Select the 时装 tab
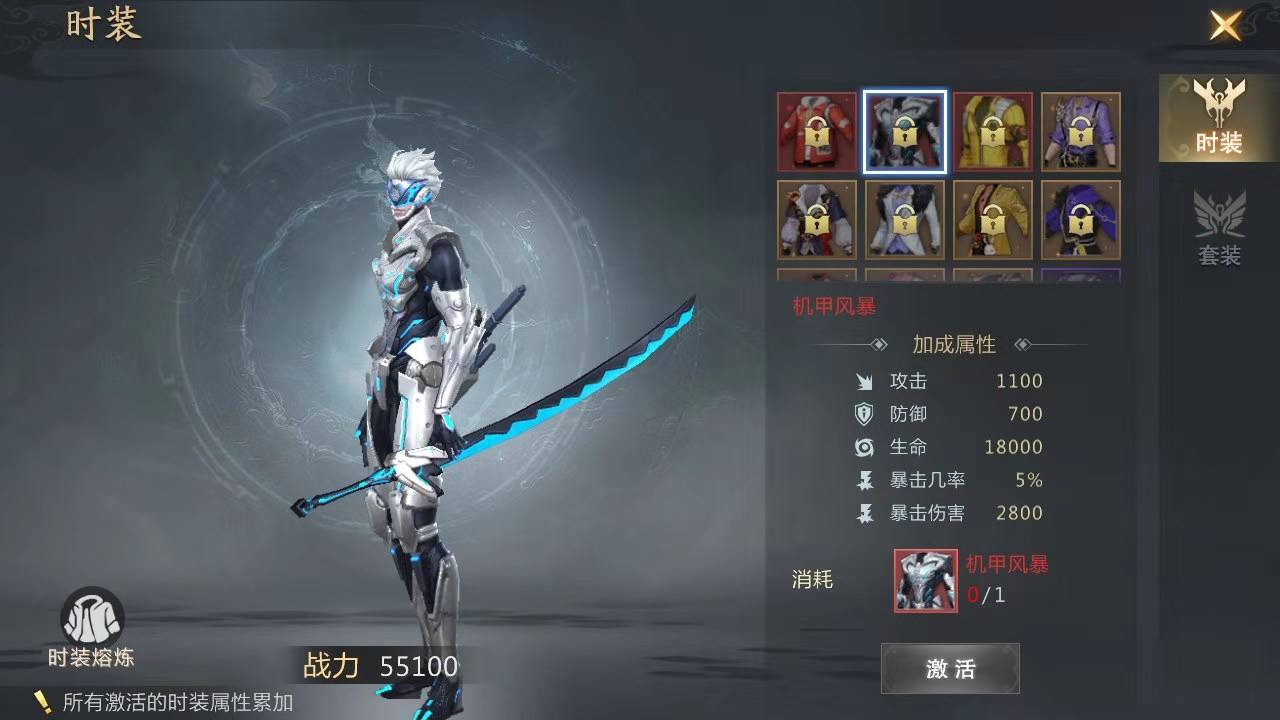 click(1219, 118)
